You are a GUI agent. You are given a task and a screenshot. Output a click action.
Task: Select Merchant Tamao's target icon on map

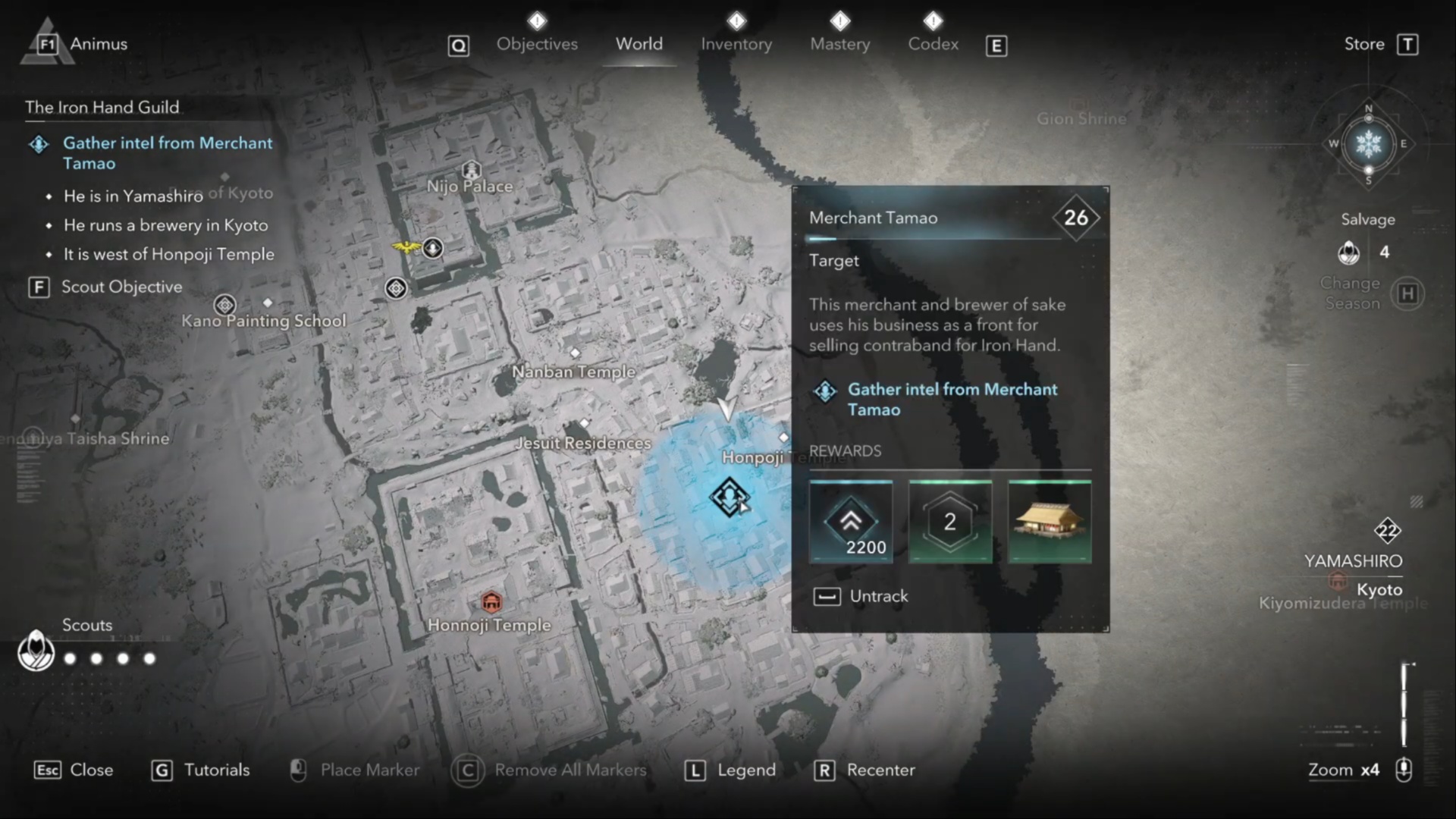click(x=729, y=497)
